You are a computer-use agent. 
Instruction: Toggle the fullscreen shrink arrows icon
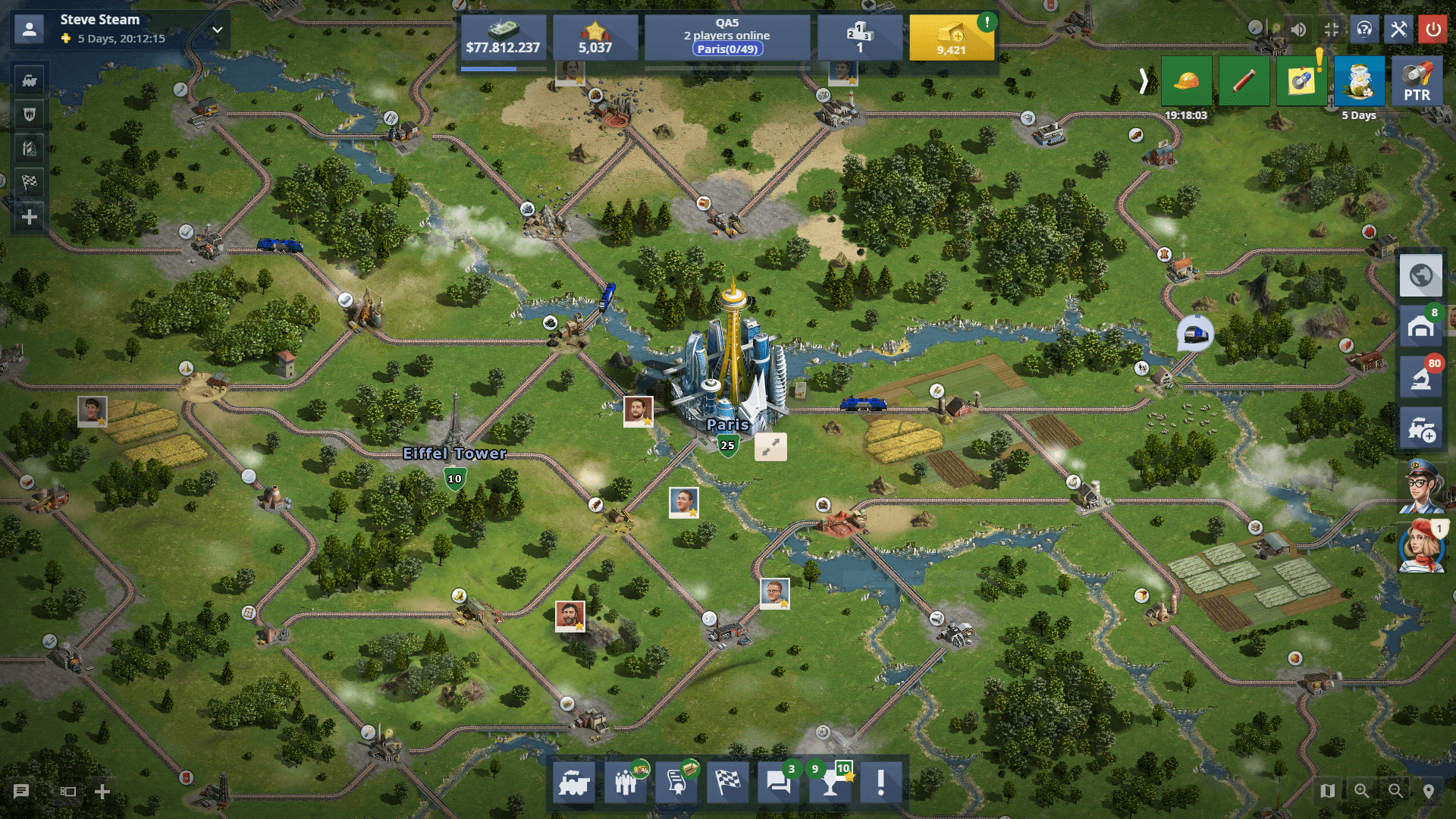tap(1331, 30)
